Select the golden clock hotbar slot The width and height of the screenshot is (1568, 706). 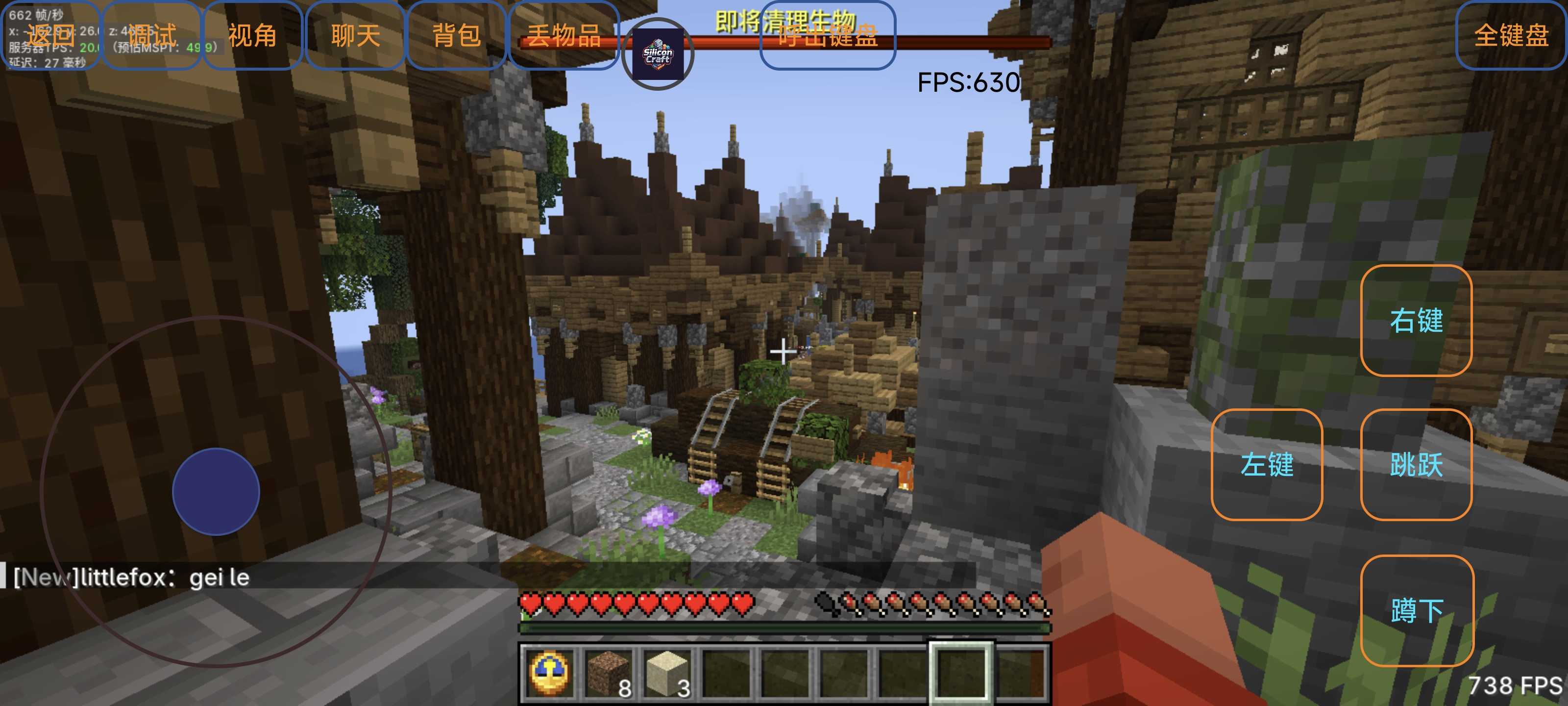pyautogui.click(x=550, y=673)
